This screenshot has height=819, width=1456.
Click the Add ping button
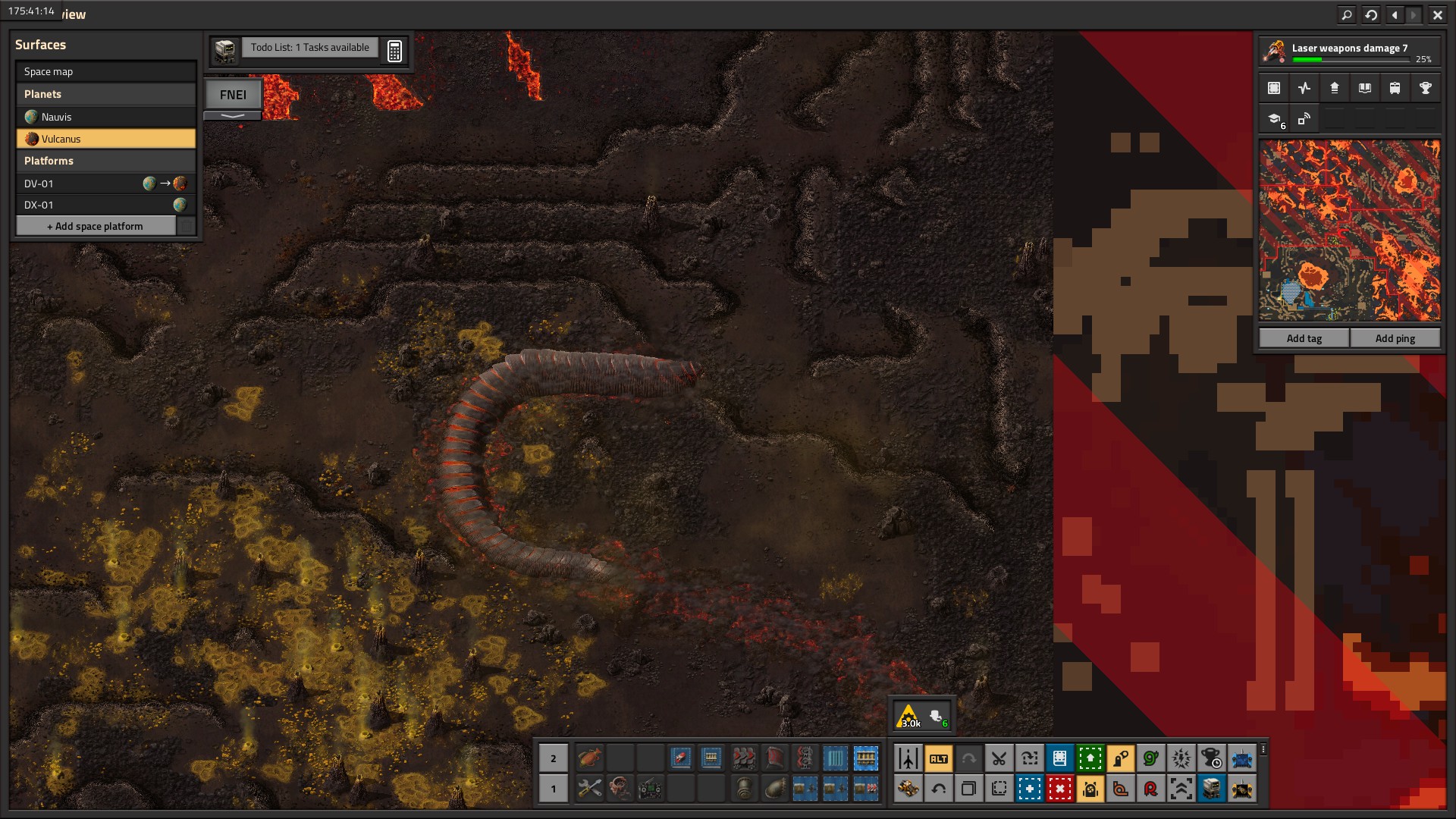[1395, 338]
